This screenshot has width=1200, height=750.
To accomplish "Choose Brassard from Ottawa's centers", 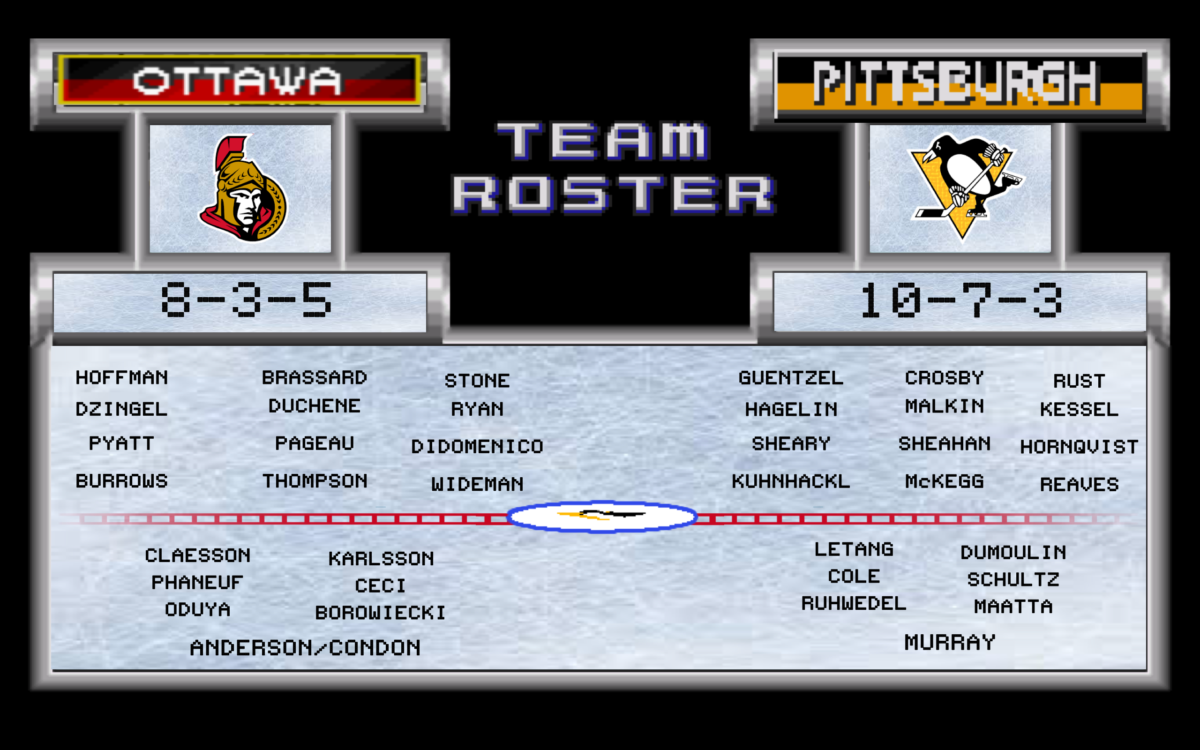I will pyautogui.click(x=314, y=378).
